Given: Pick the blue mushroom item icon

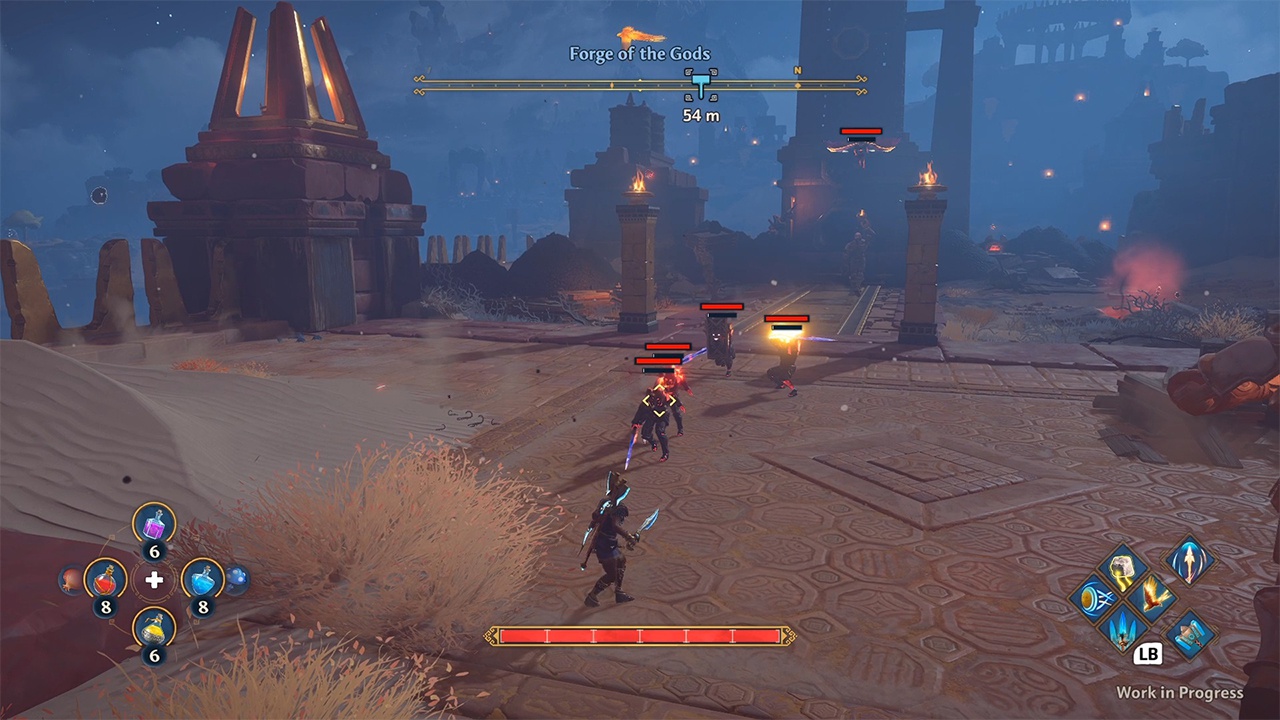Looking at the screenshot, I should click(237, 578).
